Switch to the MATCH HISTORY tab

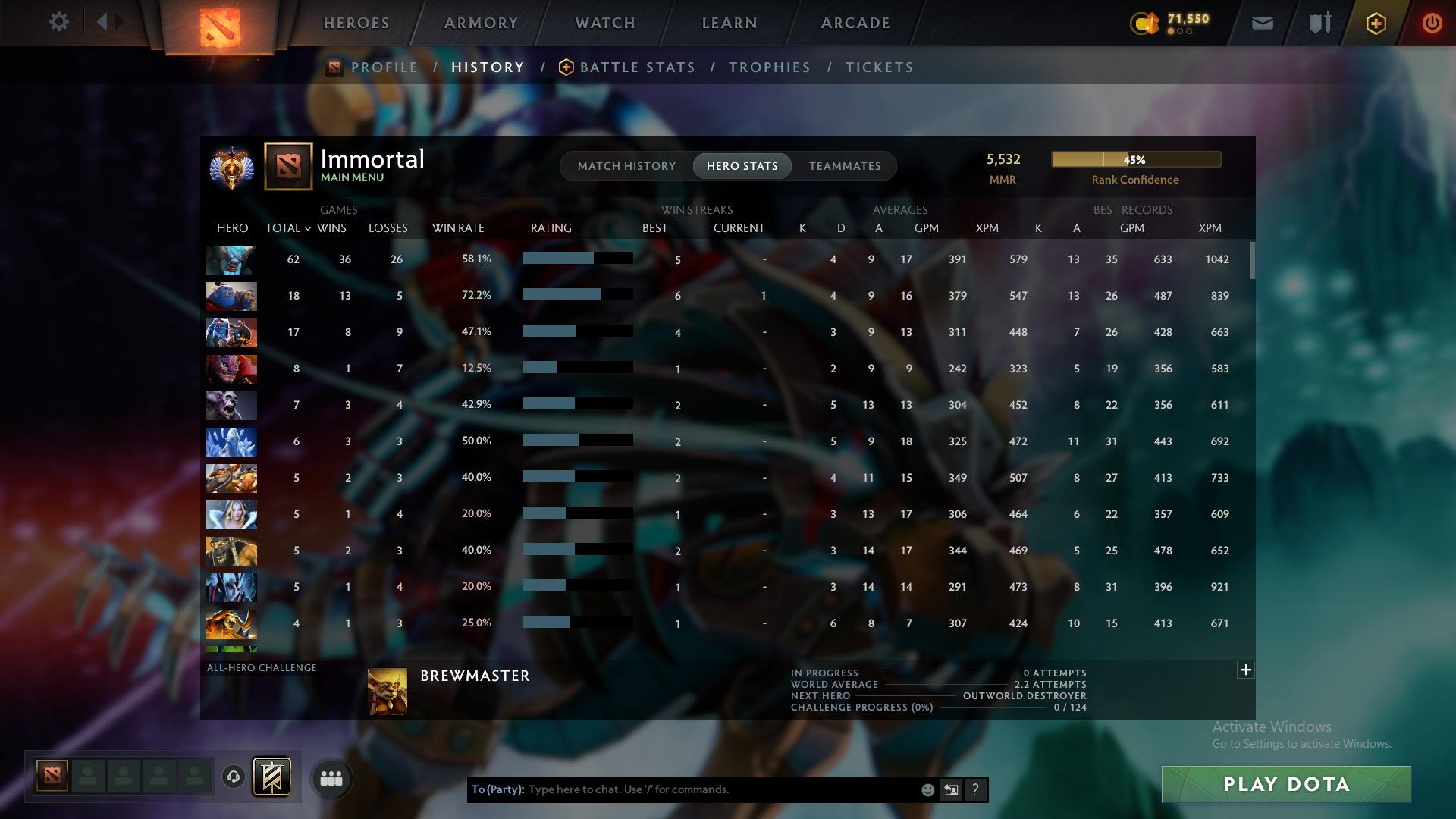626,165
